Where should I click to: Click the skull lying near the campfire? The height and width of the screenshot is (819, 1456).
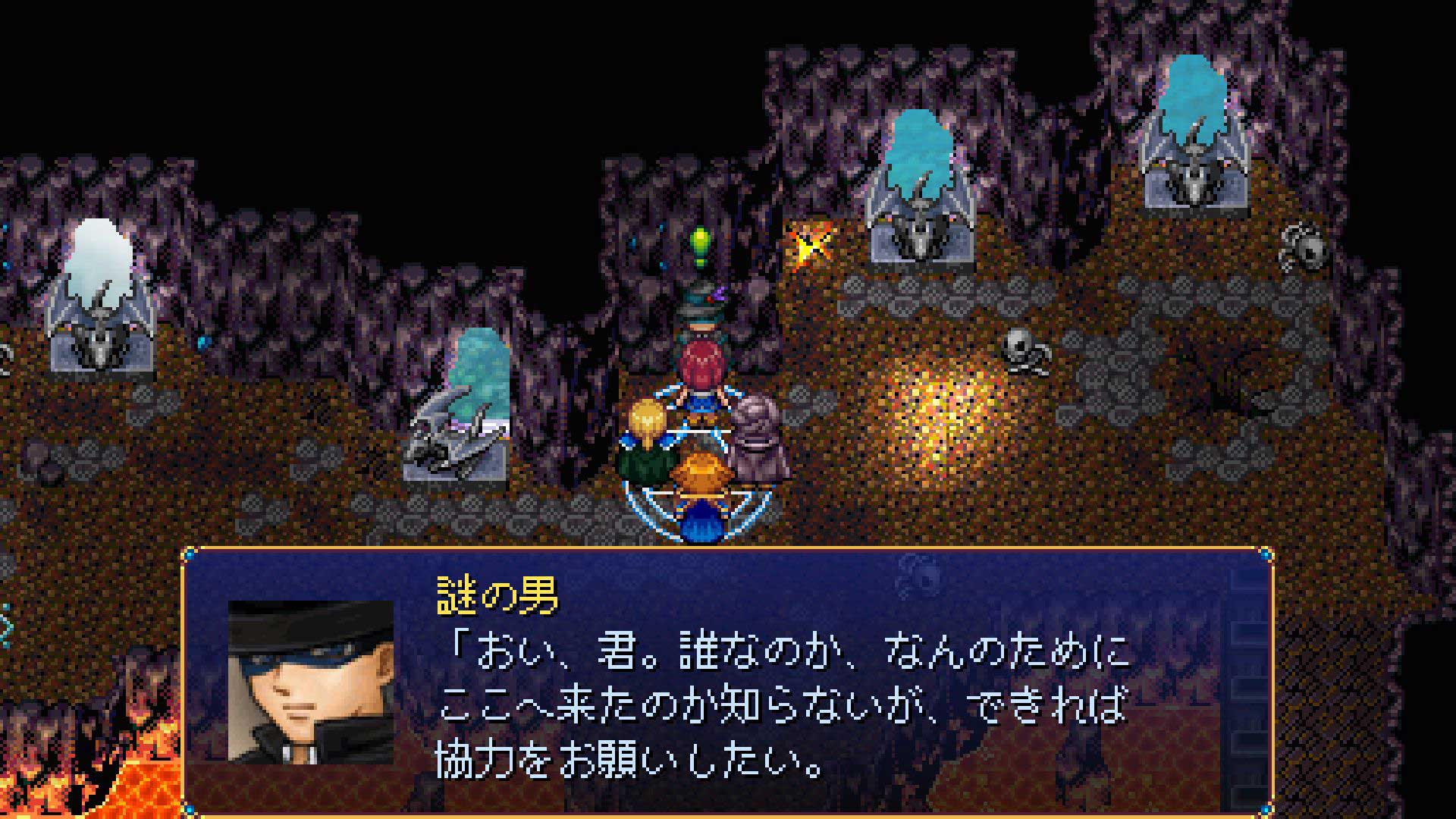1020,349
